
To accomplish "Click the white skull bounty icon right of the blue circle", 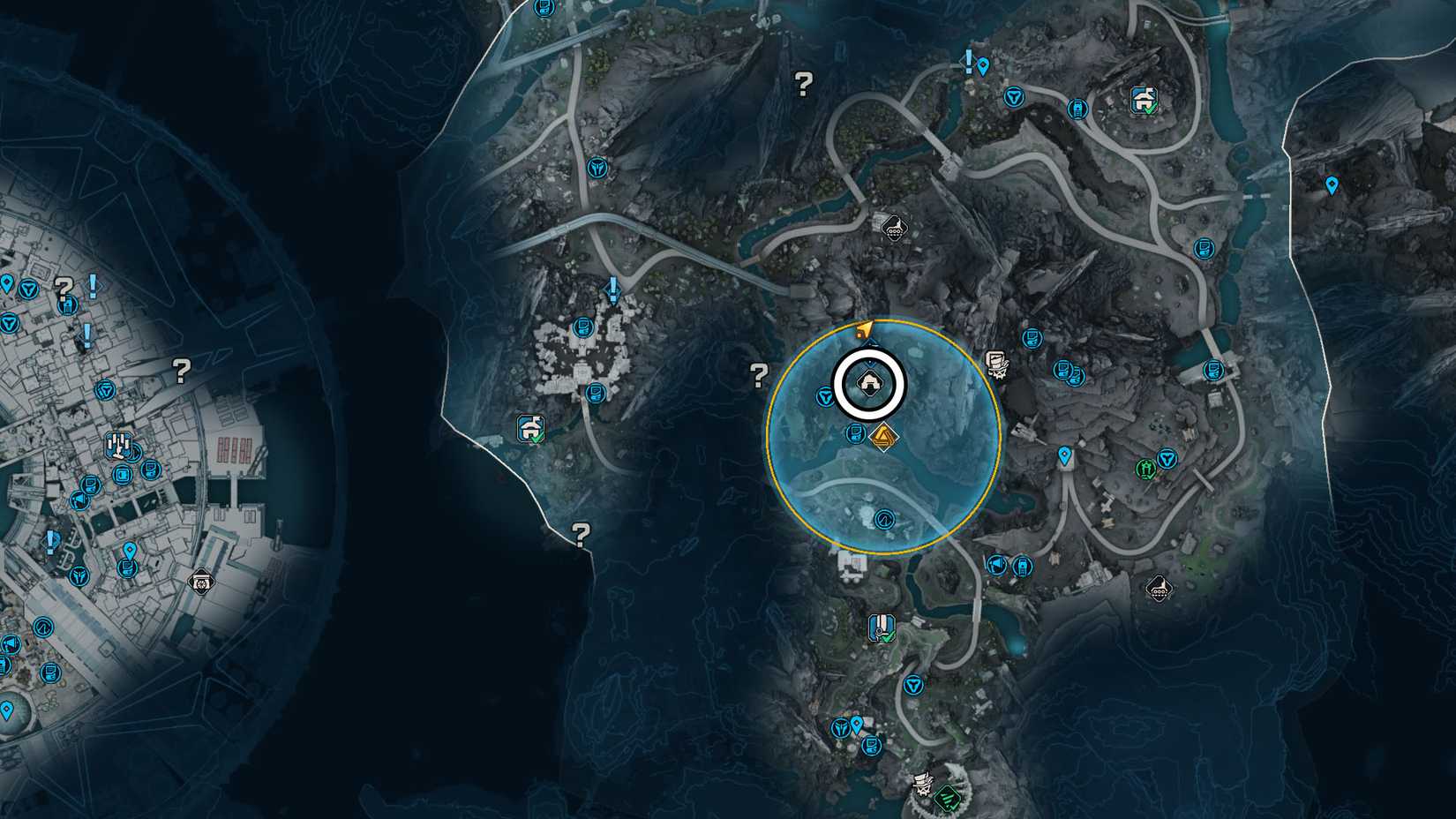I will click(997, 364).
